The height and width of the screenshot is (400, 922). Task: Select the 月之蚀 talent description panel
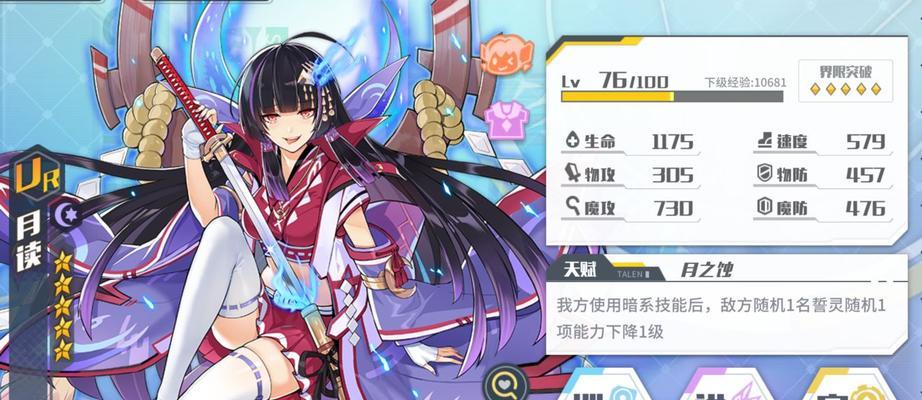pyautogui.click(x=718, y=318)
